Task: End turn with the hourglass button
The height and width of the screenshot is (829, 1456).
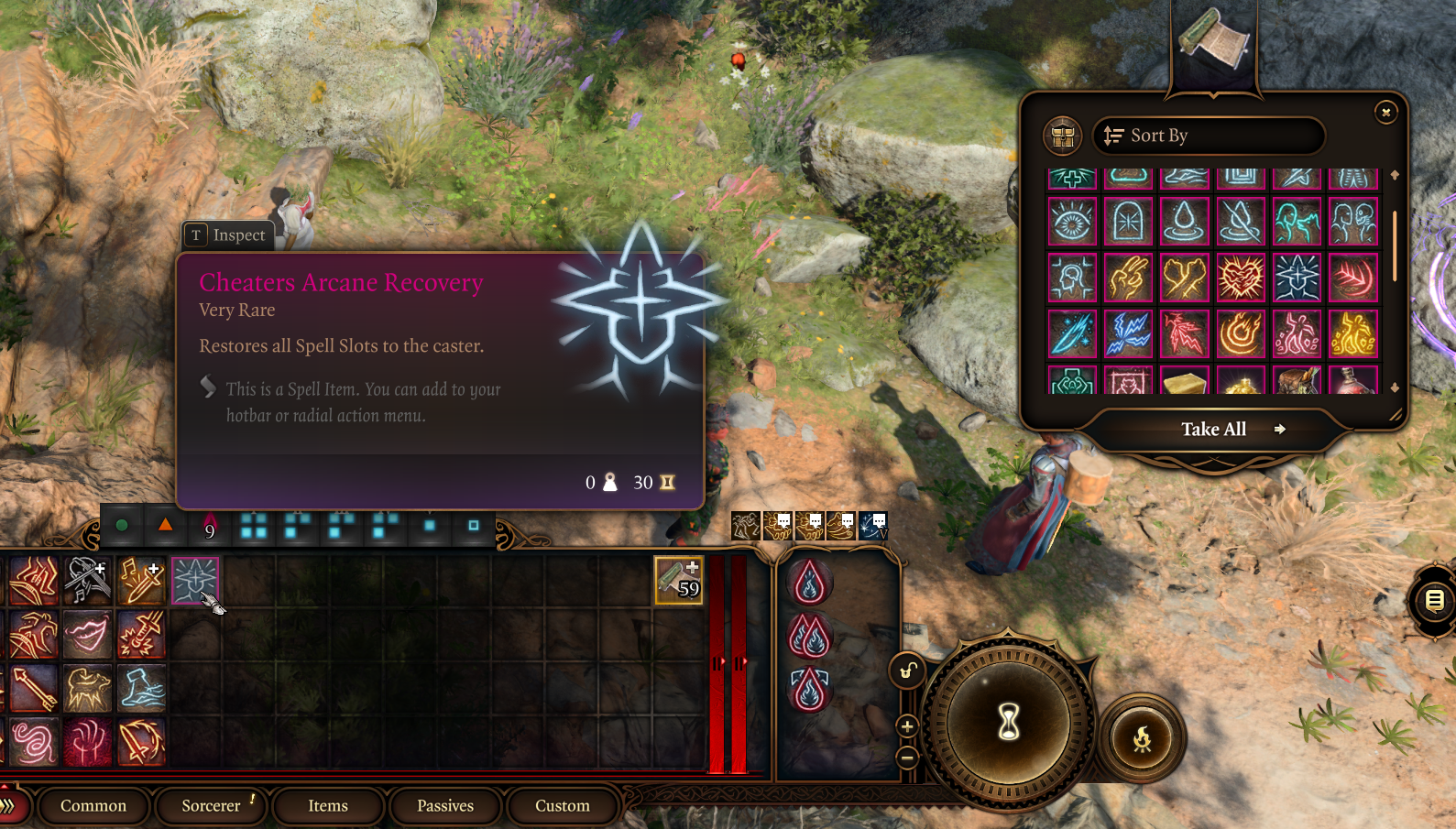Action: (1009, 723)
